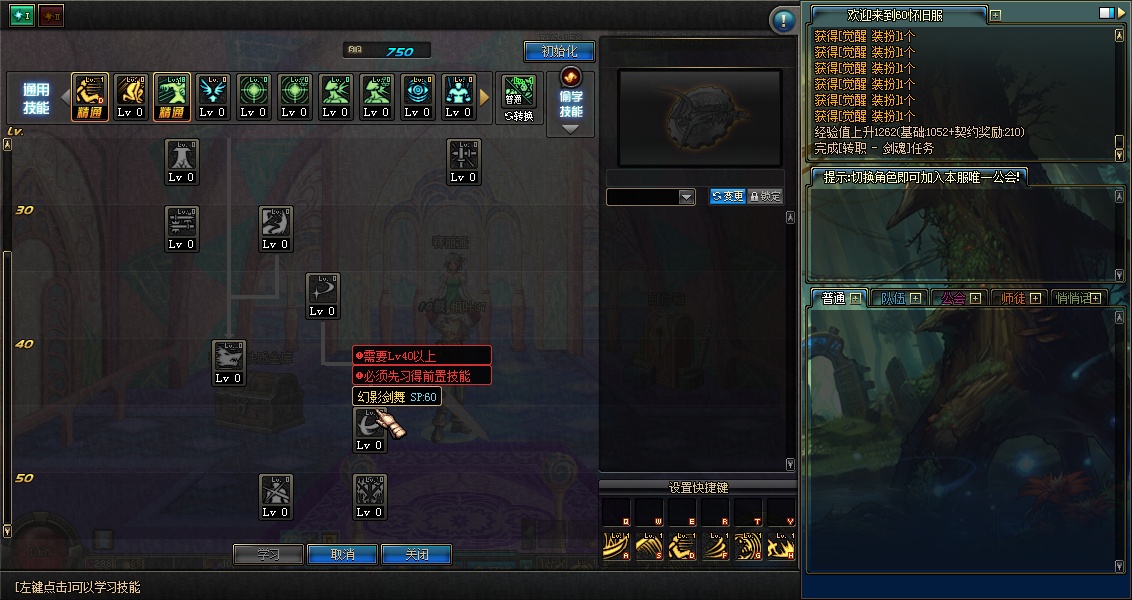Open the dropdown beside the 变更 button
This screenshot has height=600, width=1132.
pyautogui.click(x=686, y=197)
